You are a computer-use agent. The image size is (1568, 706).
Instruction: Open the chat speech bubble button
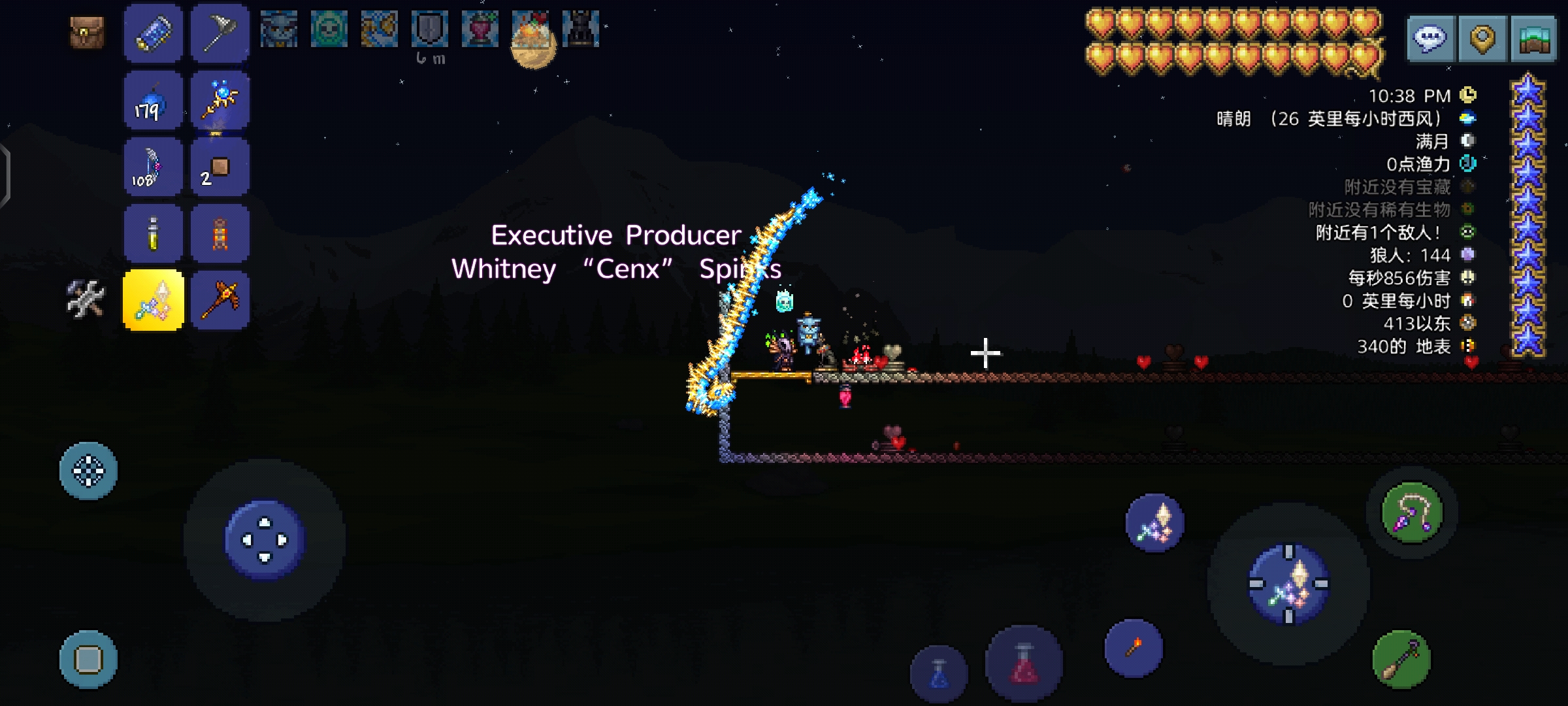1431,39
